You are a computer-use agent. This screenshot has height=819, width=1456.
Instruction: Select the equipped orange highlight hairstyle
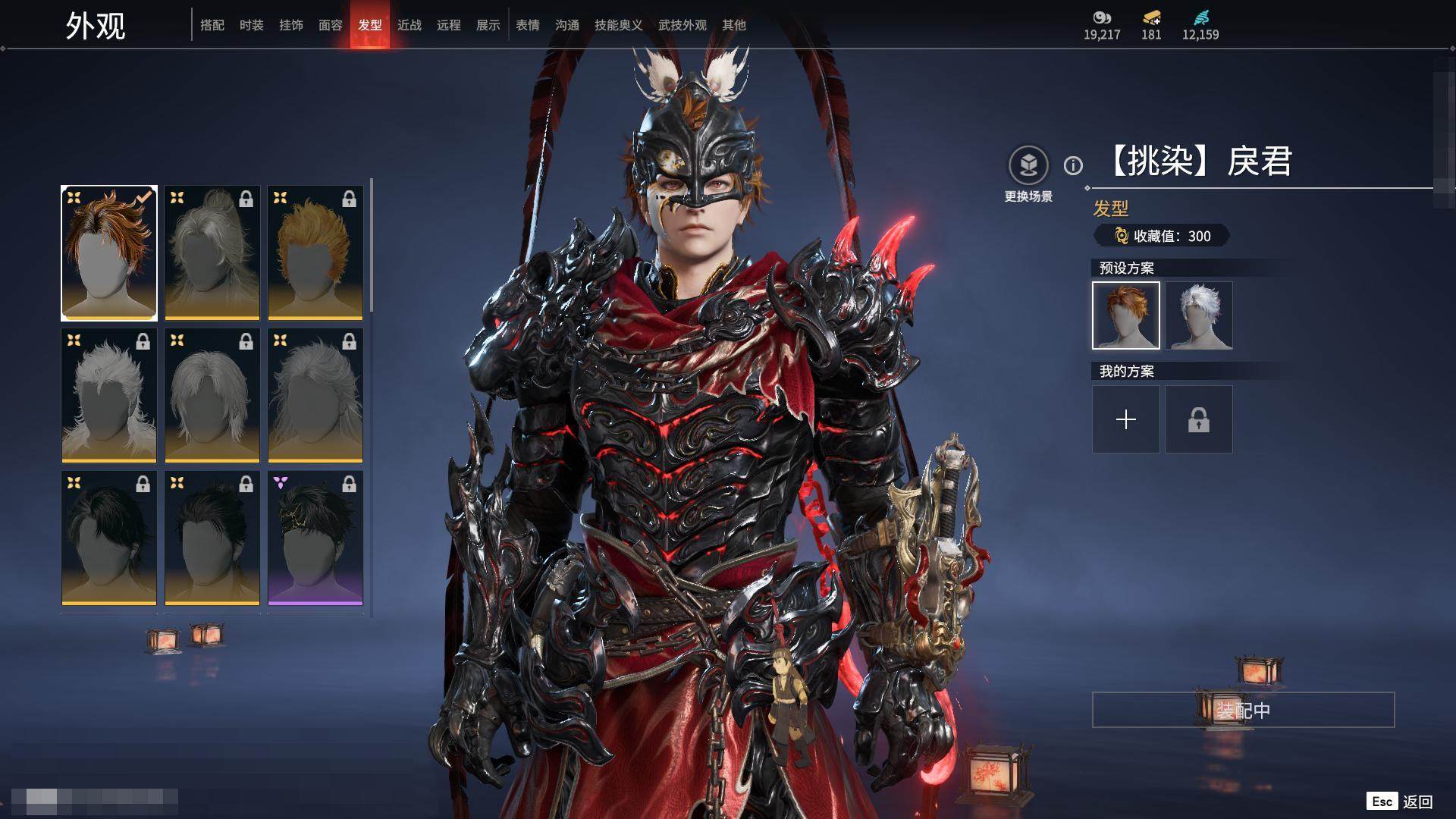[x=109, y=253]
